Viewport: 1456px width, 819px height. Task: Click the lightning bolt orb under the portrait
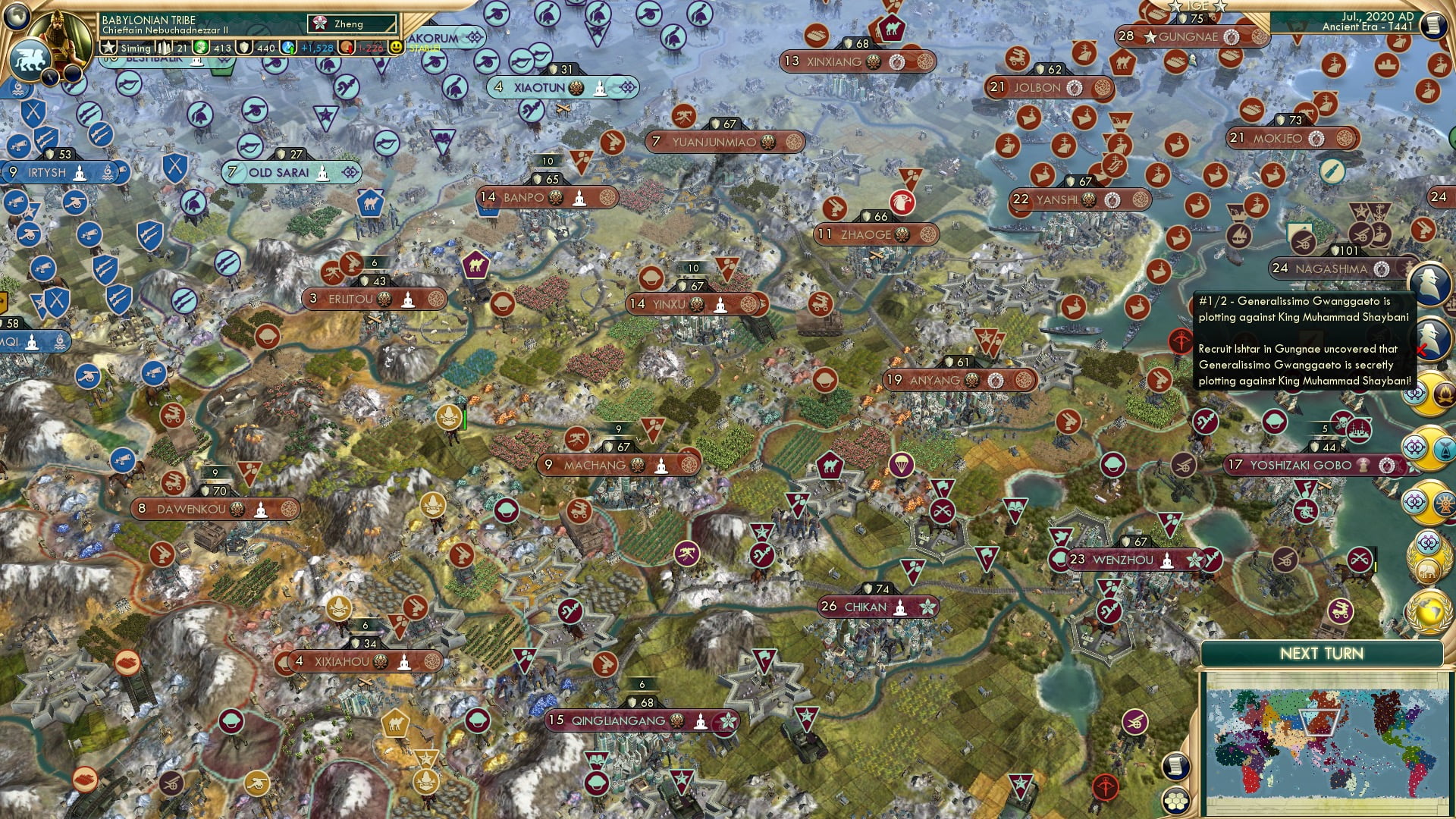[x=50, y=76]
